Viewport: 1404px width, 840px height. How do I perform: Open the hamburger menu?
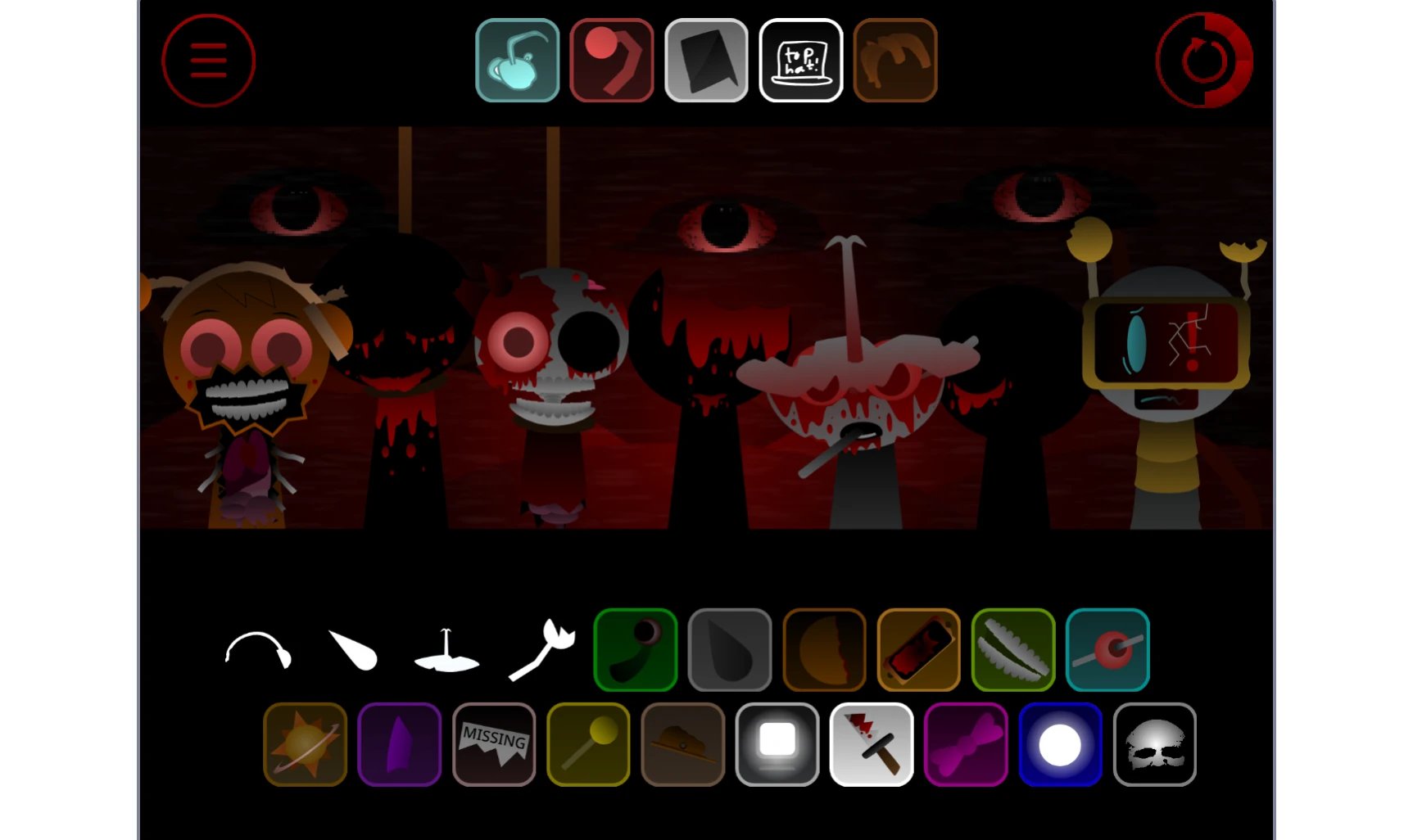pos(208,60)
